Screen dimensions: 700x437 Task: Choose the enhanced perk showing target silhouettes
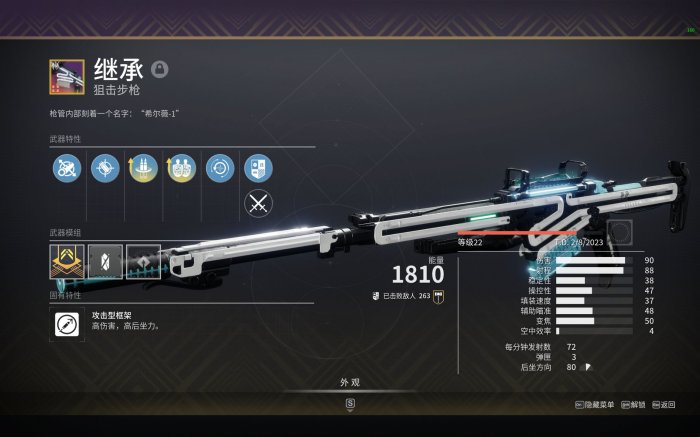coord(181,168)
